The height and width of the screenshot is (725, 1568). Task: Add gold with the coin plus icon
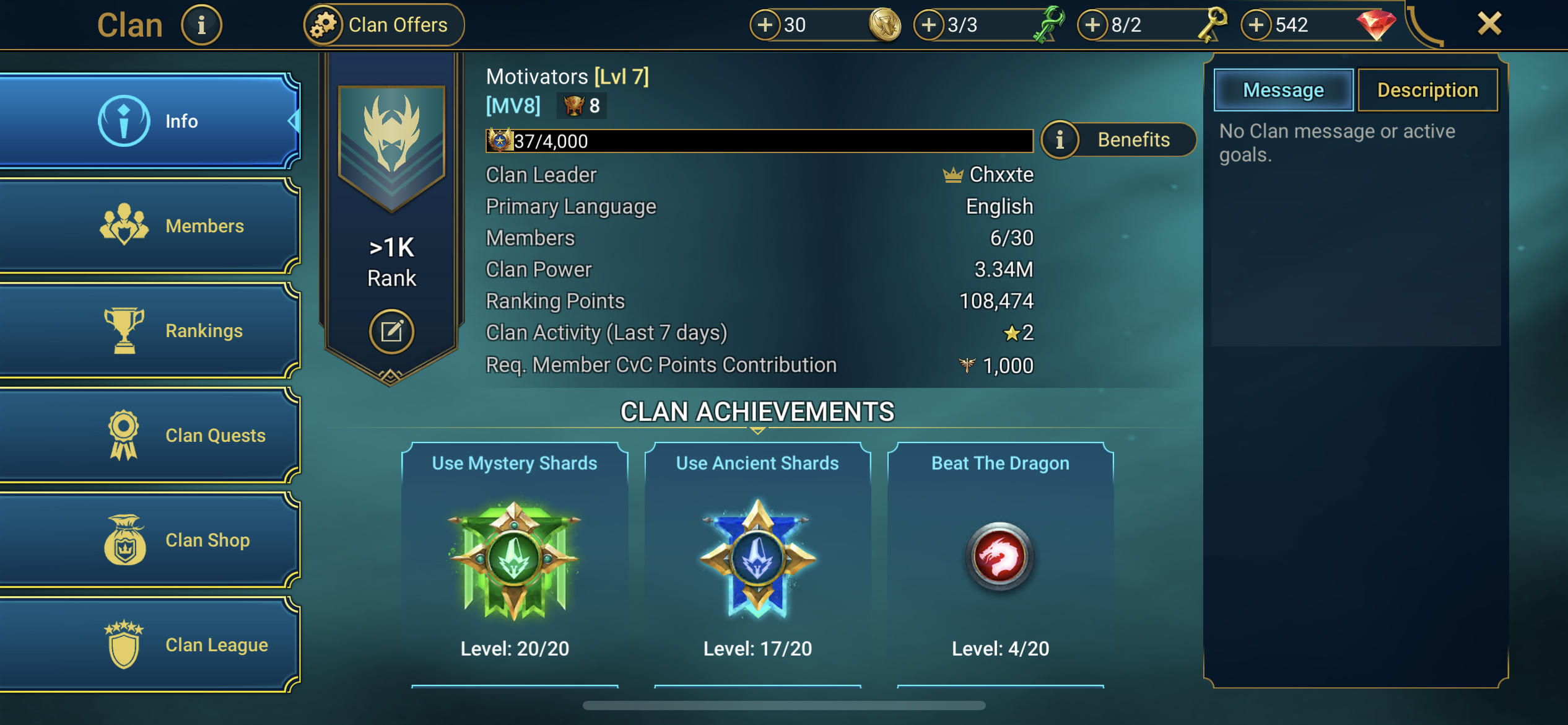(766, 25)
